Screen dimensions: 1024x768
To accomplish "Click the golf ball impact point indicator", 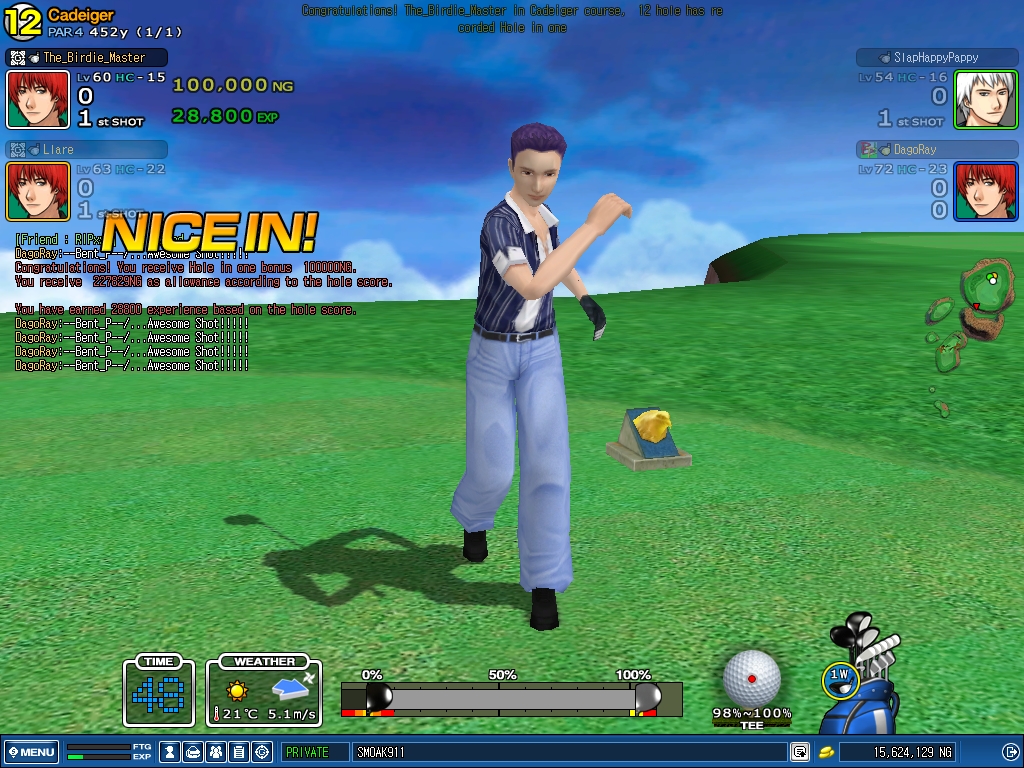I will click(751, 678).
